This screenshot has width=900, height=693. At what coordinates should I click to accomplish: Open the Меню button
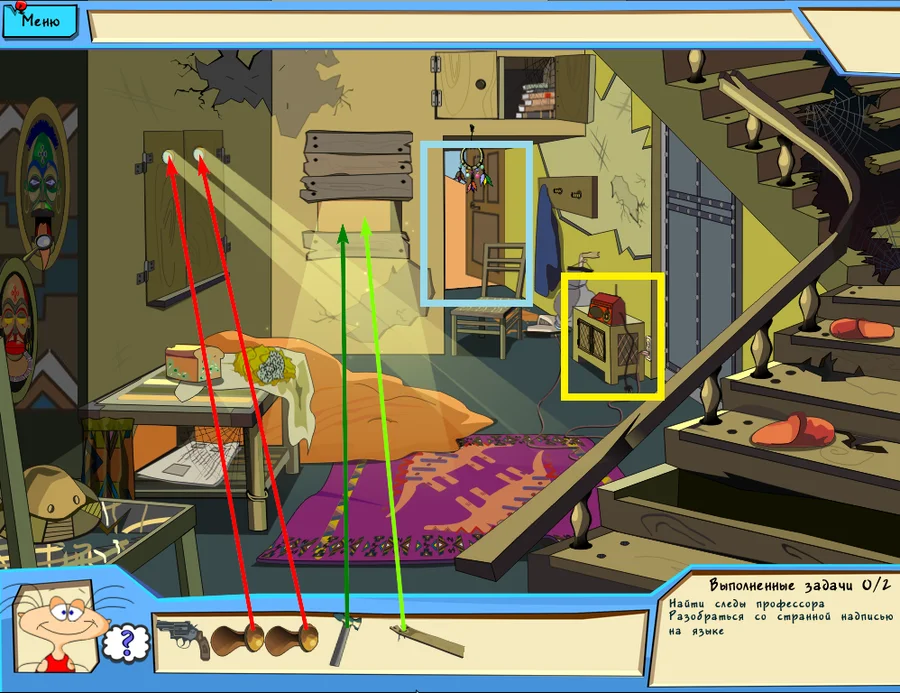tap(40, 18)
